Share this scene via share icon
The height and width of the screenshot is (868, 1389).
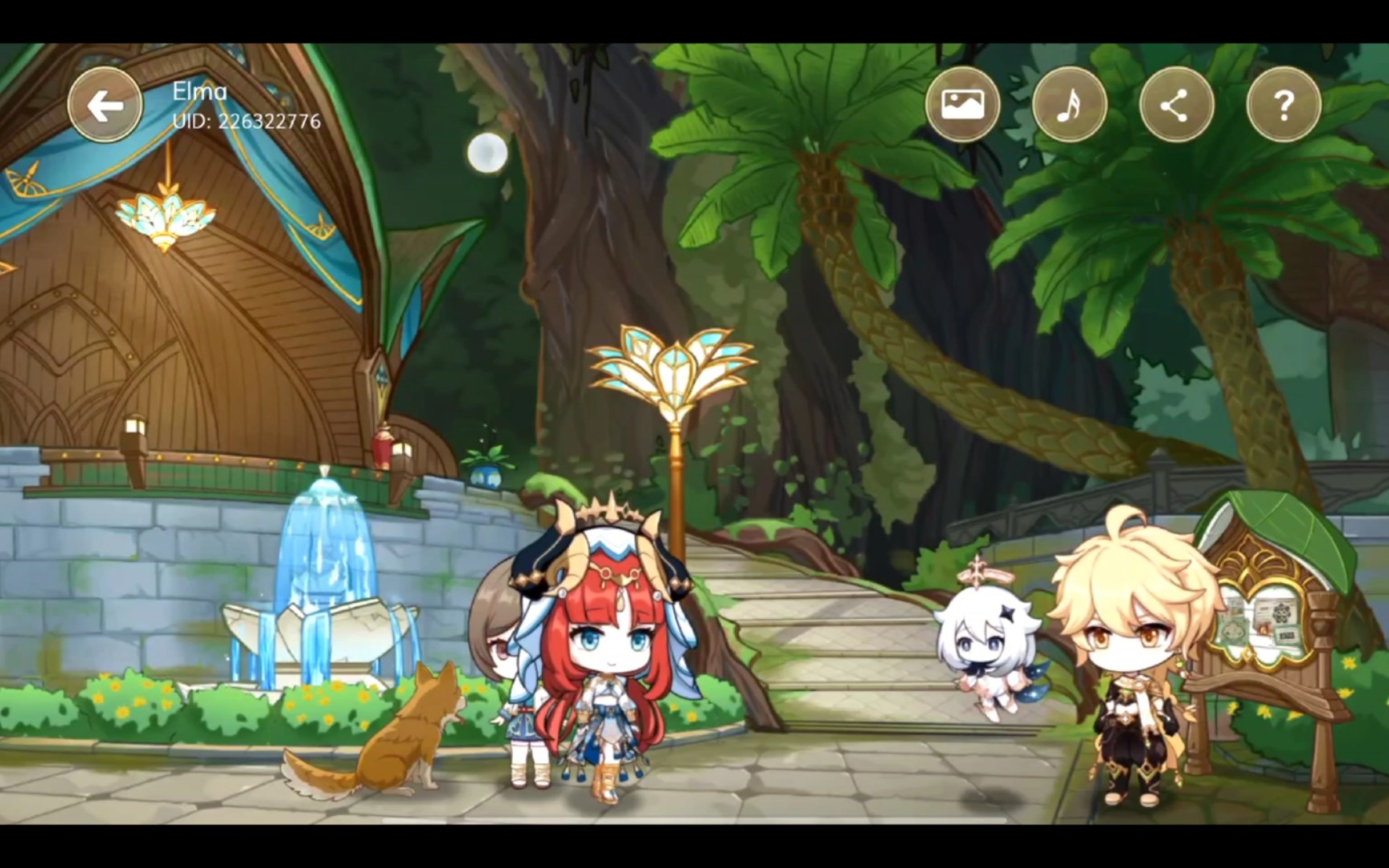[x=1176, y=104]
